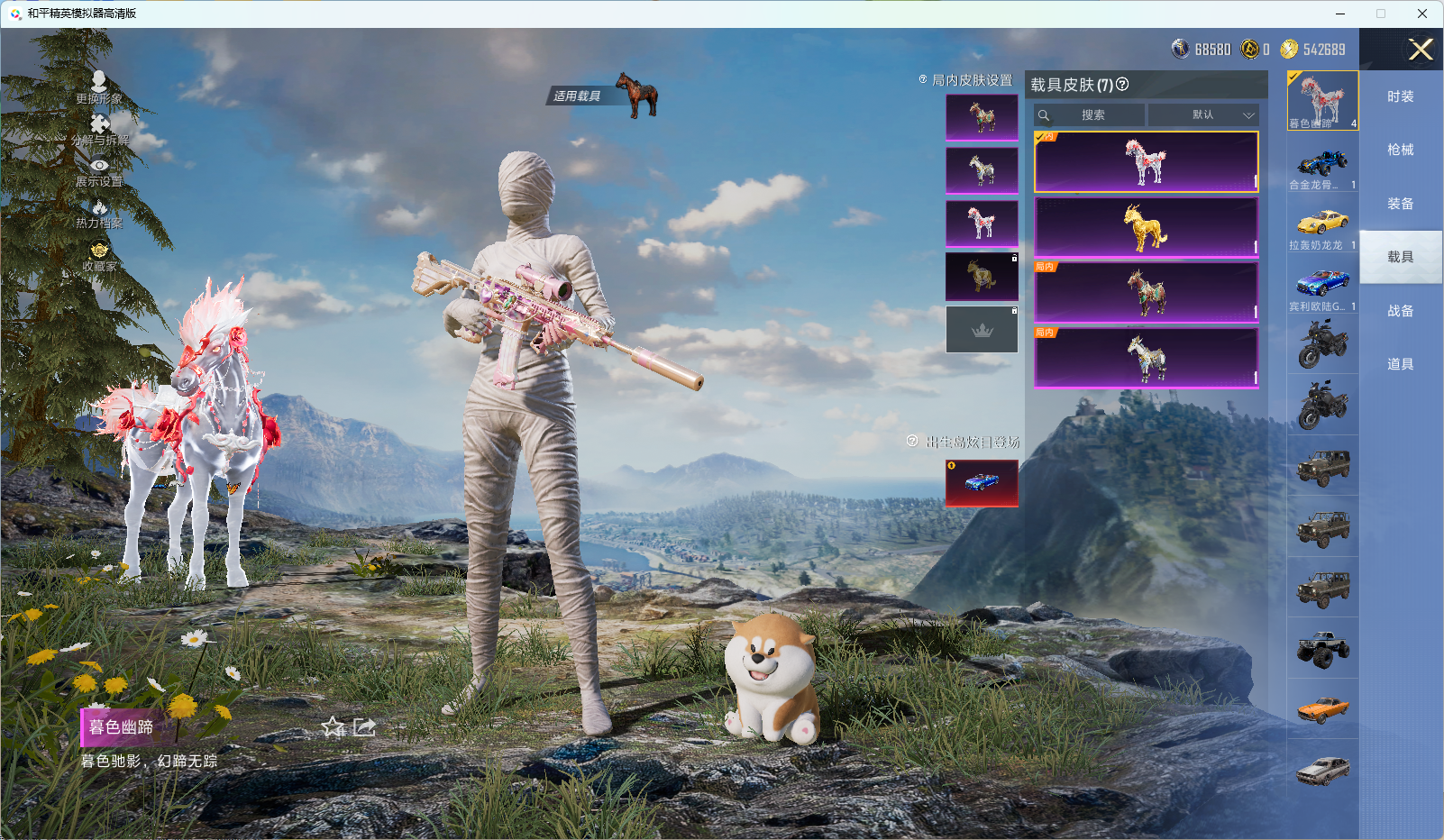Minimize the emulator window
Screen dimensions: 1444x840
[x=1339, y=14]
